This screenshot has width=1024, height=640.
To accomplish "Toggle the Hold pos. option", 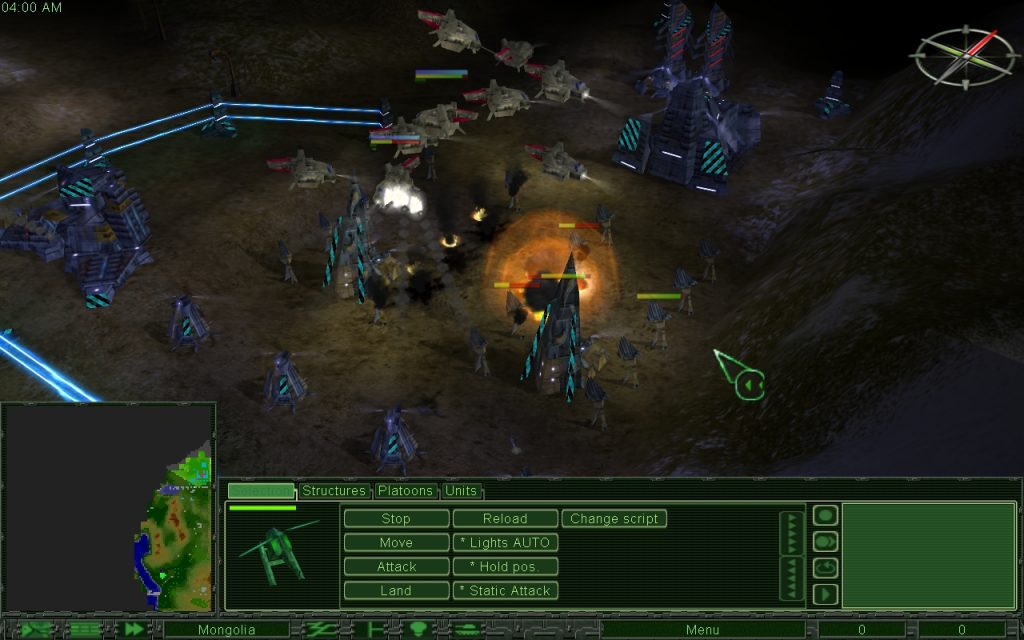I will [x=505, y=567].
